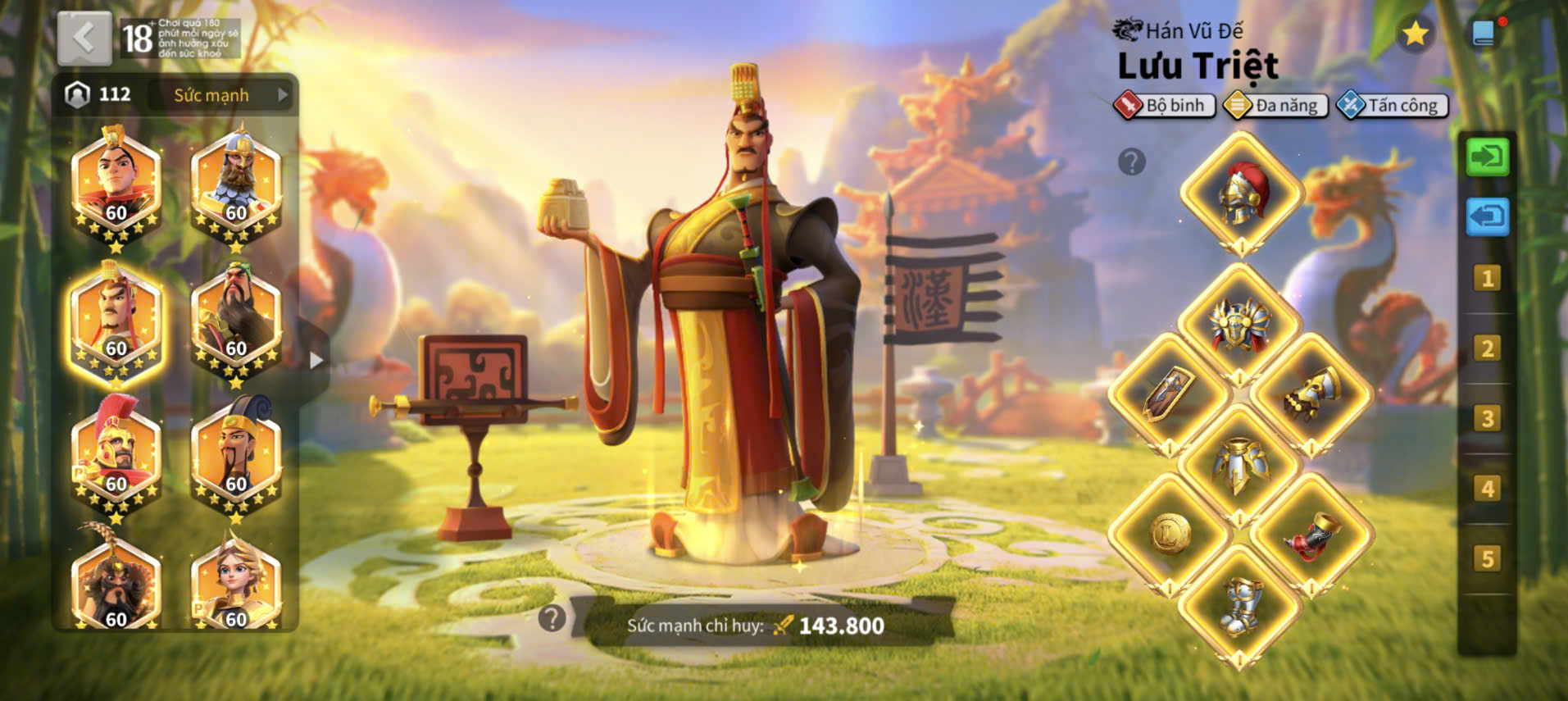Open the blue book icon
Image resolution: width=1568 pixels, height=701 pixels.
1484,34
